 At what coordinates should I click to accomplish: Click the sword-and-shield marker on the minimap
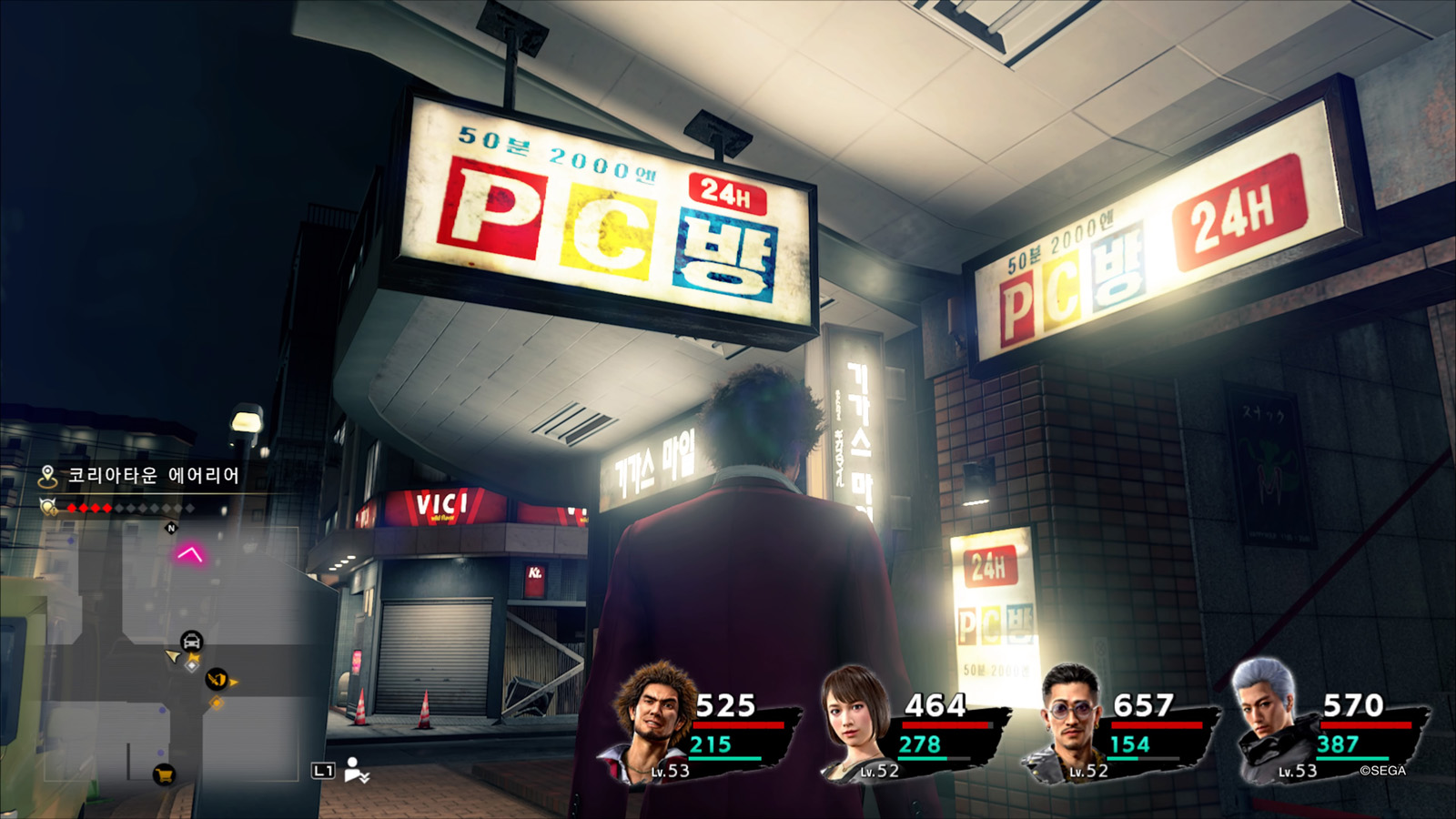click(x=216, y=679)
